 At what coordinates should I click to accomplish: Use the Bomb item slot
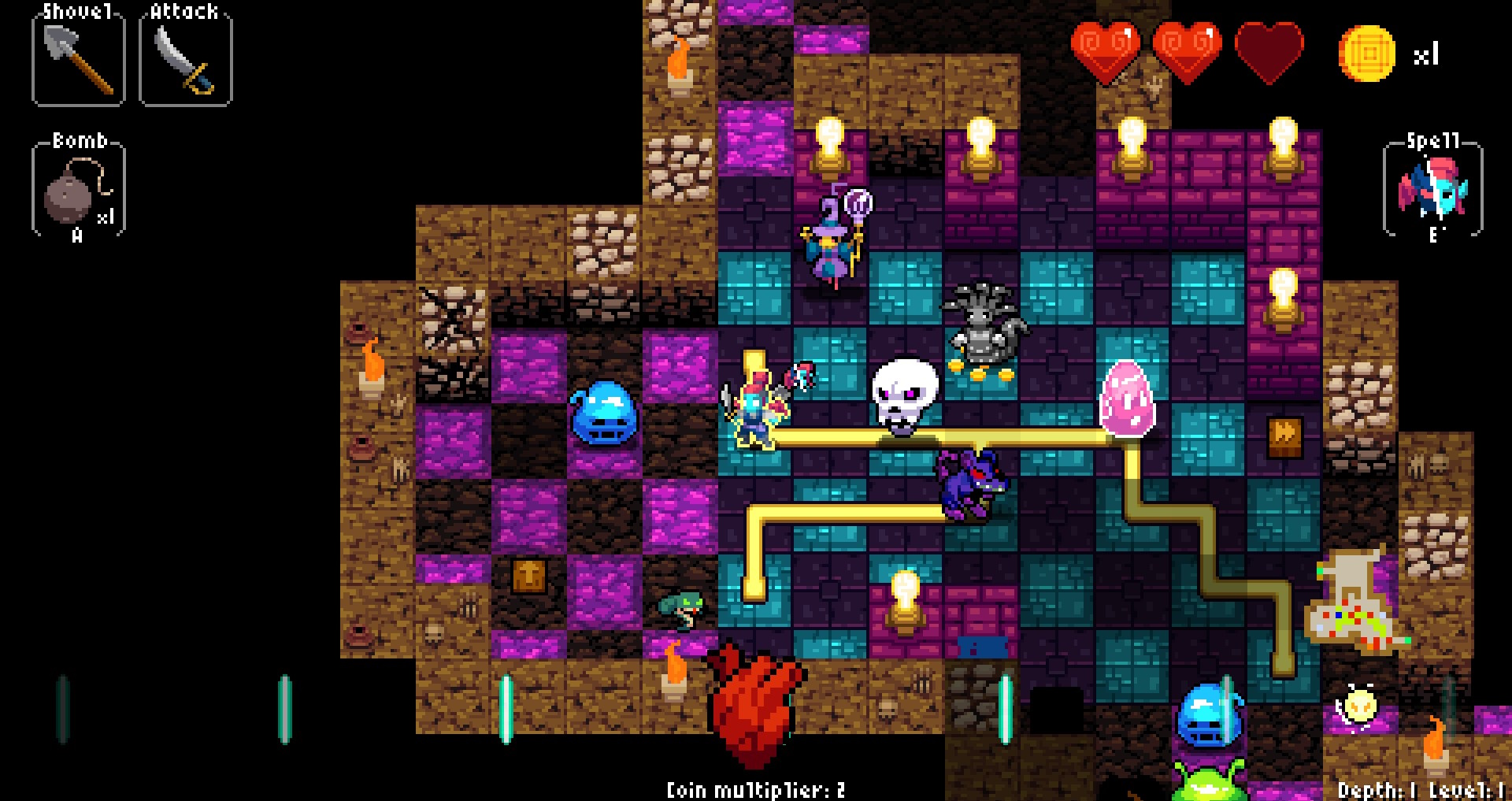(x=78, y=189)
